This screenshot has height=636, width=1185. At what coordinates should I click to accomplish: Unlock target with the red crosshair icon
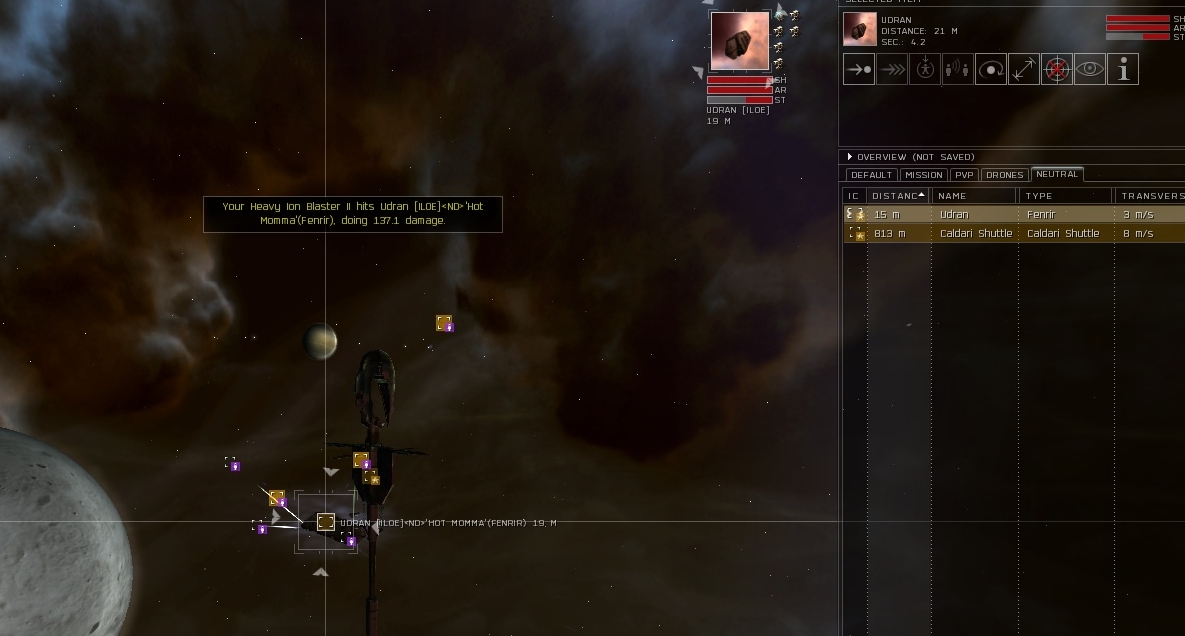point(1057,70)
